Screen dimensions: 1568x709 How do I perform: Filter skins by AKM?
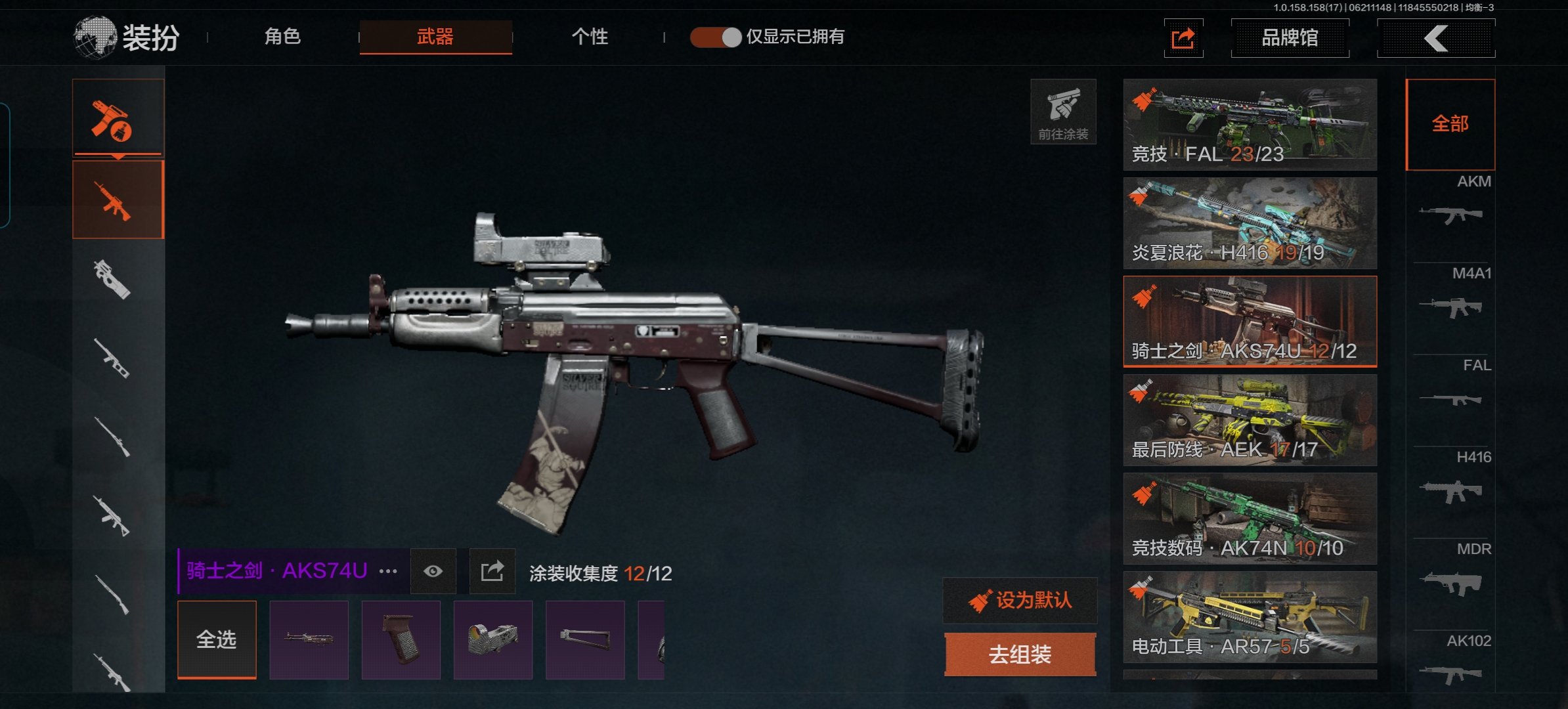pyautogui.click(x=1451, y=205)
